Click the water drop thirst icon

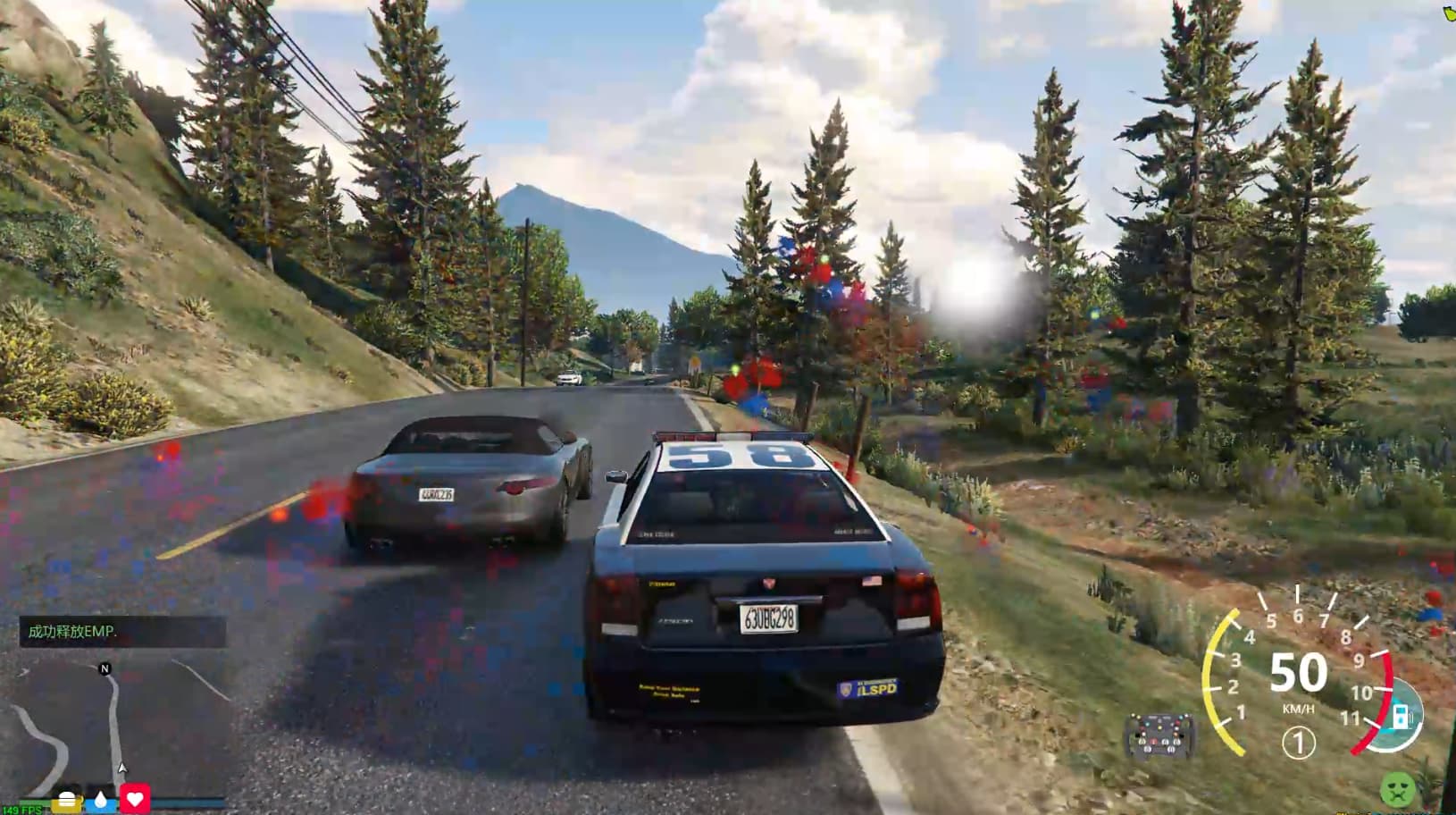[101, 800]
